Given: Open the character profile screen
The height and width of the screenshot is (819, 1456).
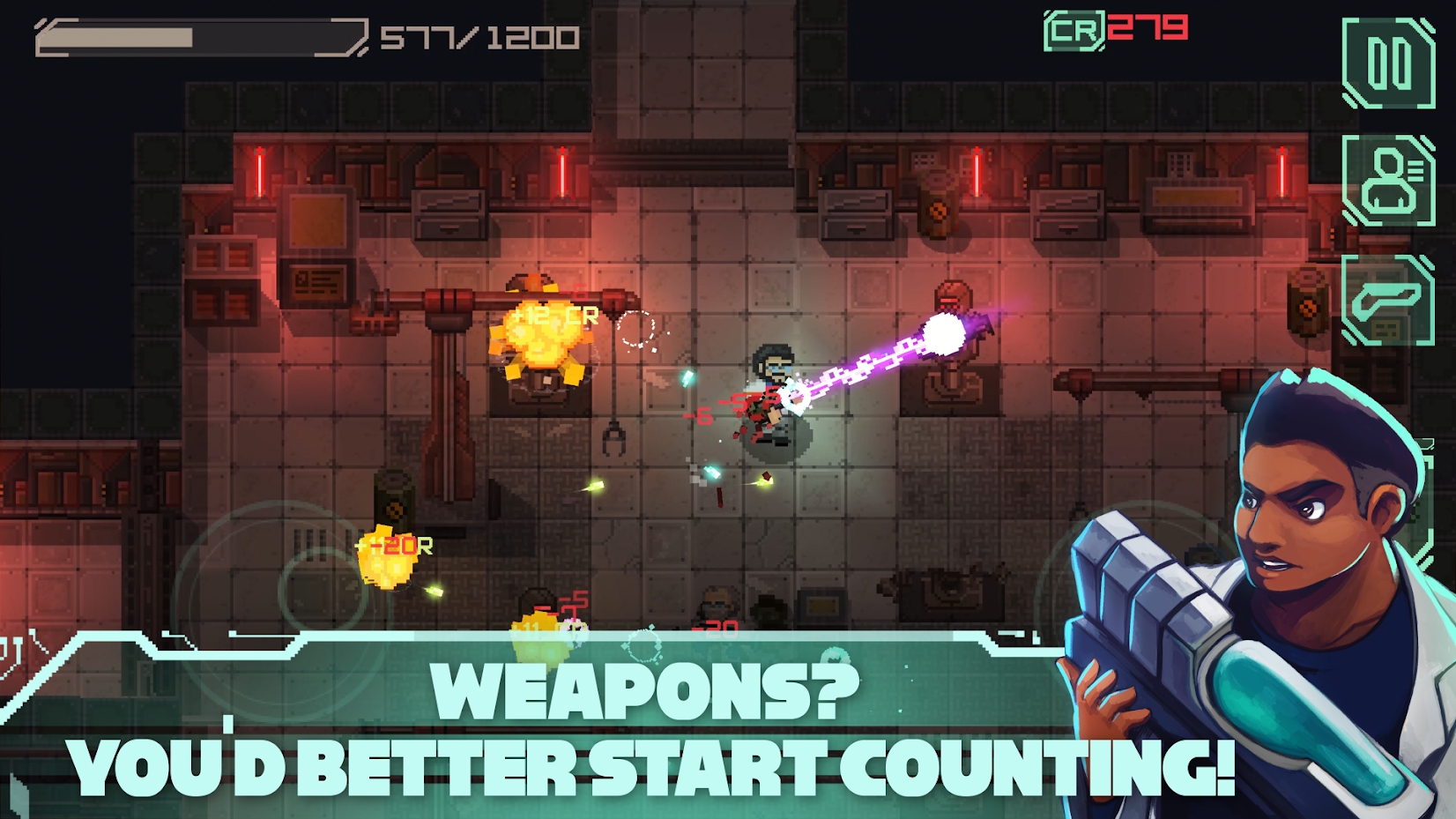Looking at the screenshot, I should pyautogui.click(x=1388, y=181).
